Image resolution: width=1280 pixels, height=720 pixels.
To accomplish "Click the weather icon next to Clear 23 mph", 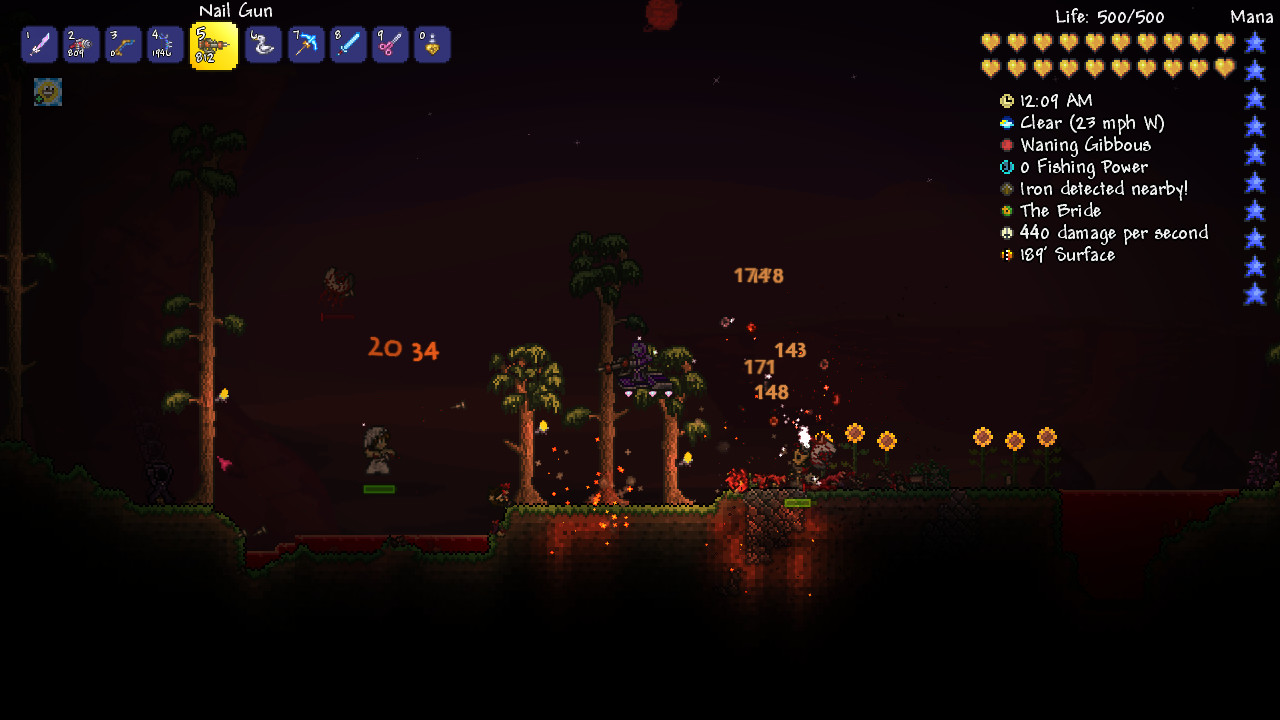I will click(x=1005, y=122).
